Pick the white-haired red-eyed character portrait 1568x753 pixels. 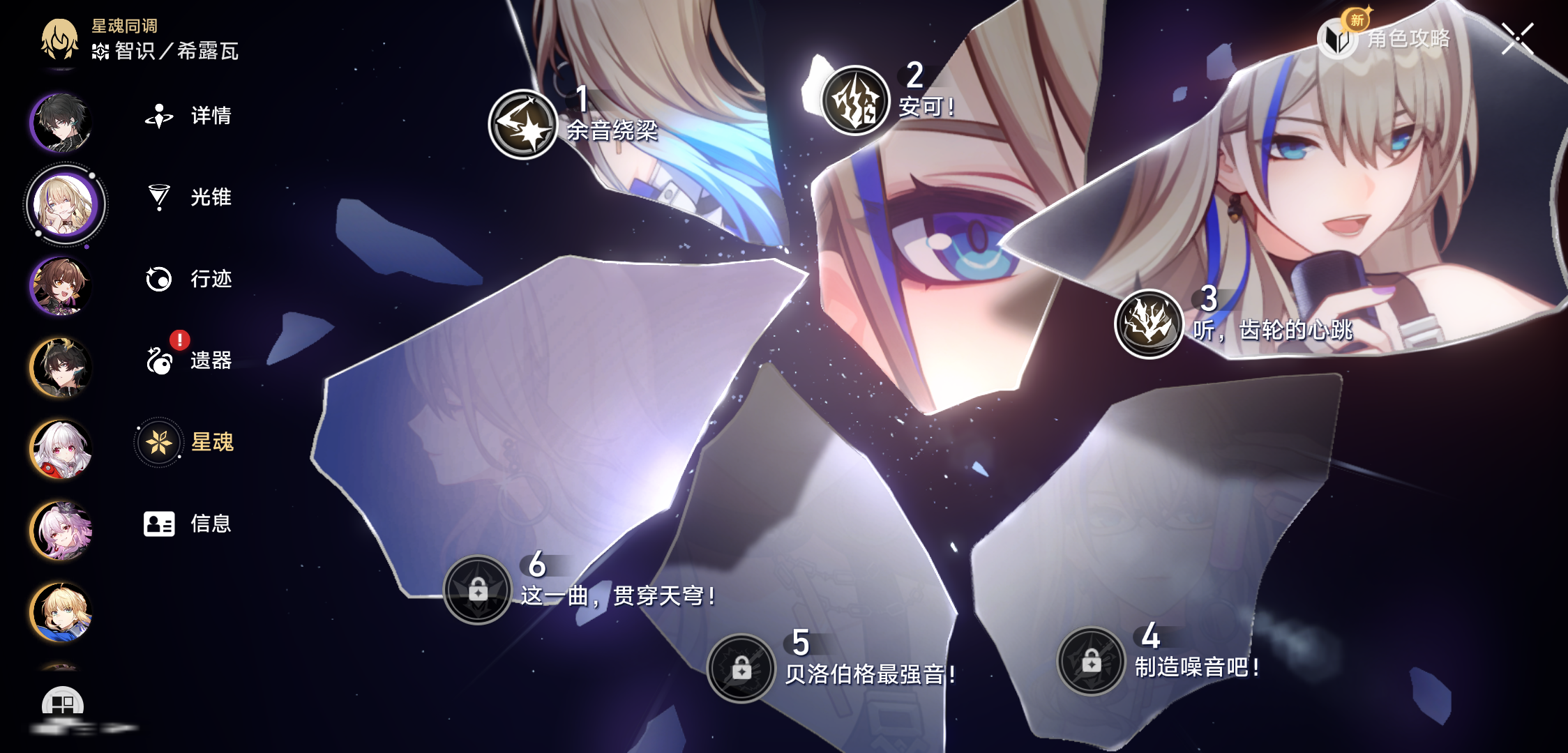point(61,449)
